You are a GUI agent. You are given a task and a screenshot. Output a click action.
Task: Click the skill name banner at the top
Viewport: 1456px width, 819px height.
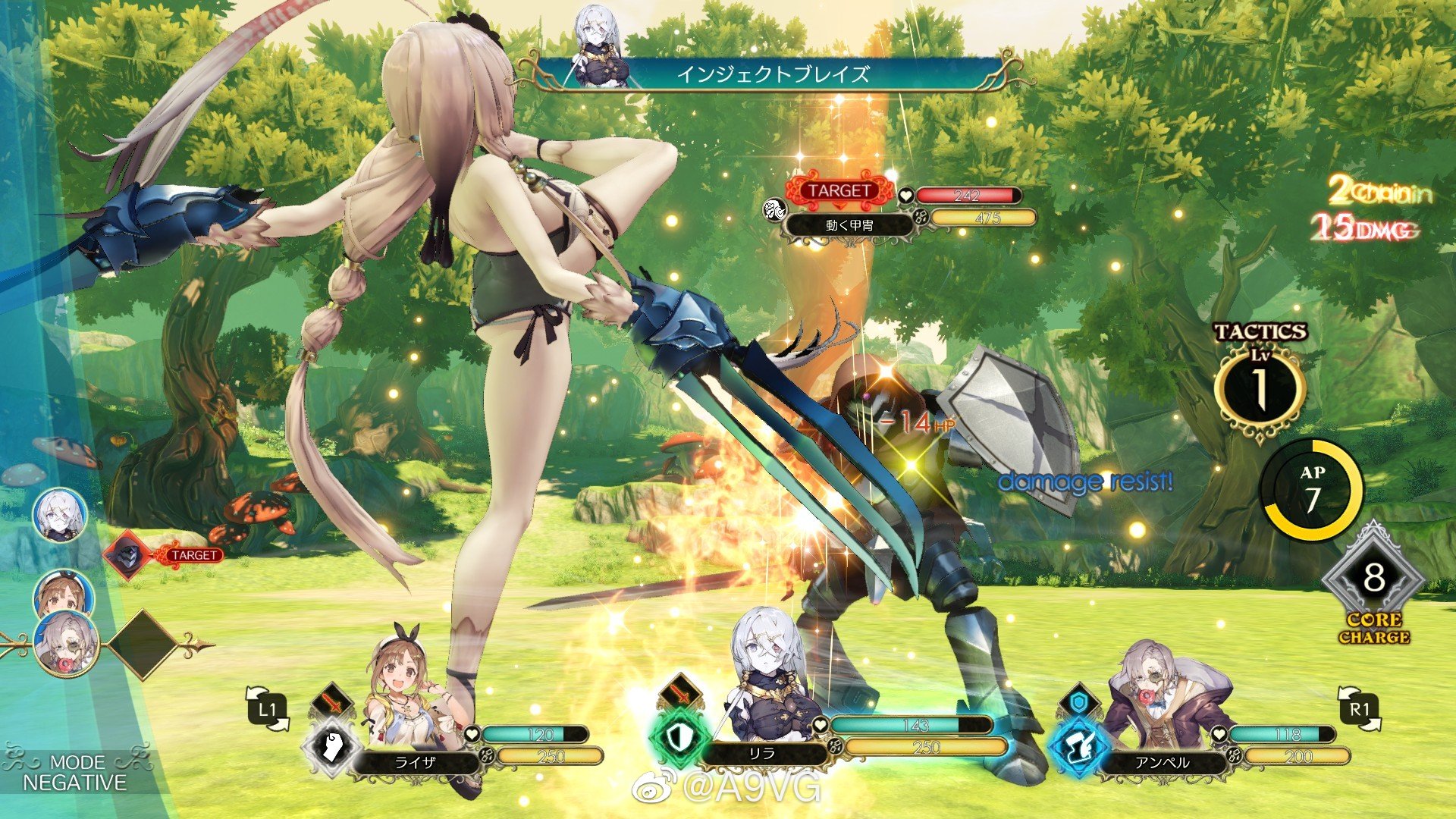pos(772,74)
